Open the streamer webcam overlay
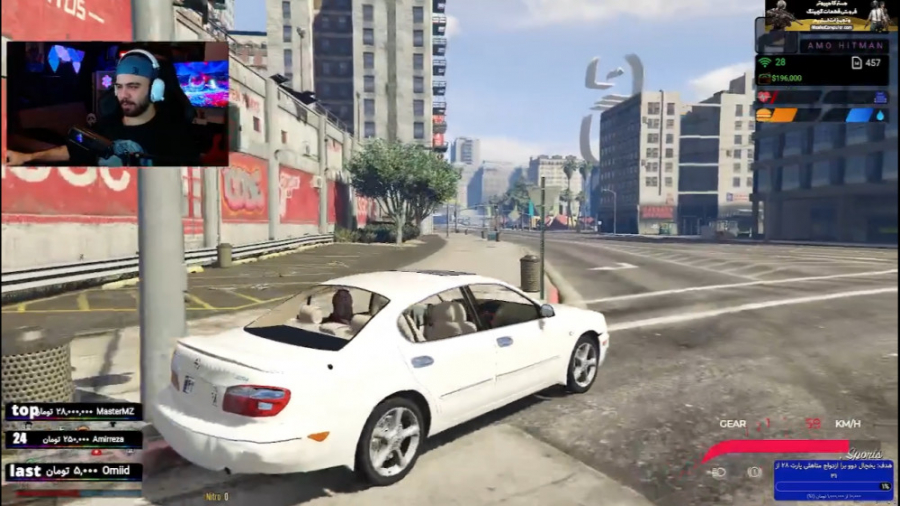 pos(117,103)
